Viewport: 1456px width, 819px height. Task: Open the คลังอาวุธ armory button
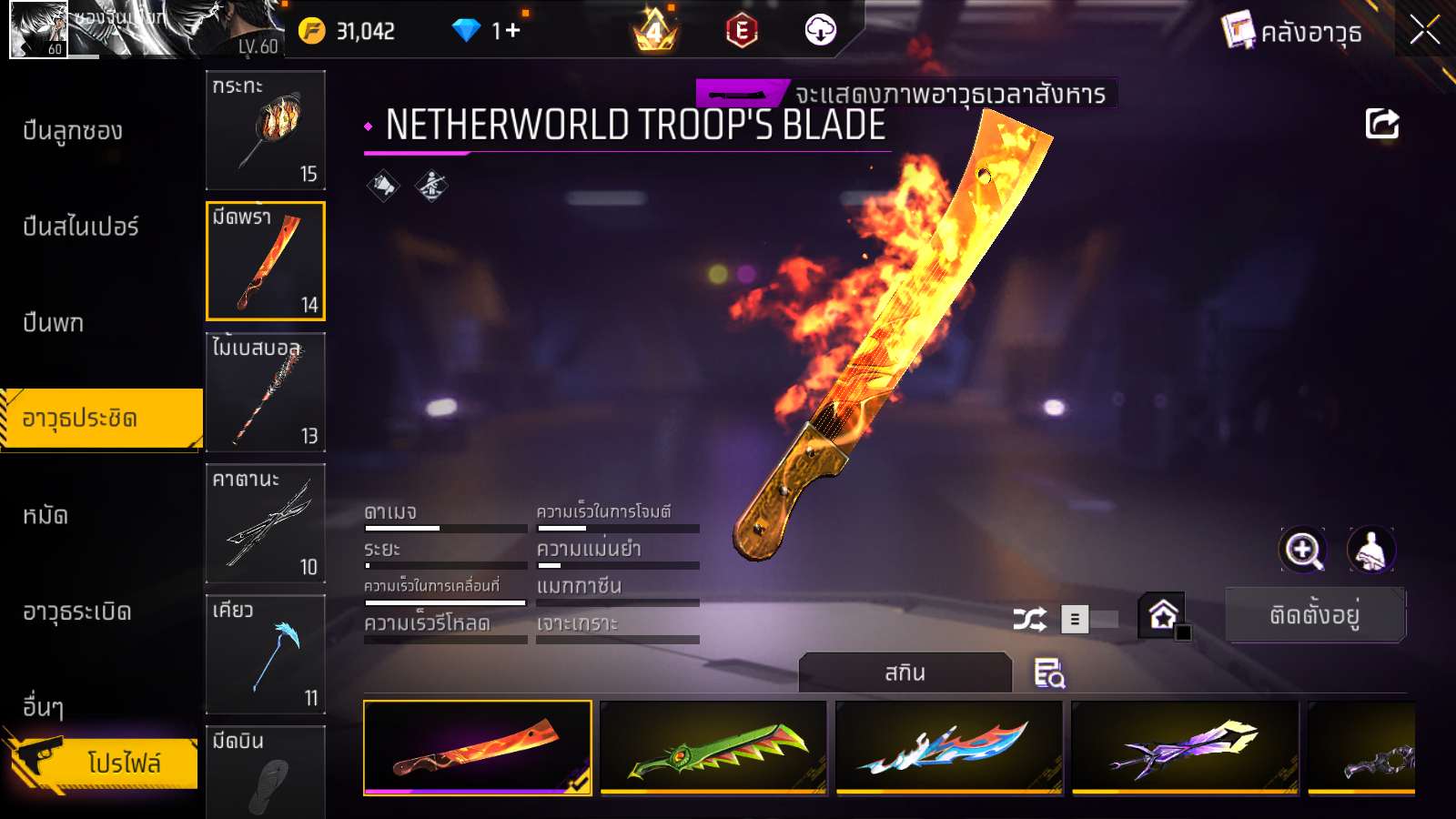[x=1292, y=32]
